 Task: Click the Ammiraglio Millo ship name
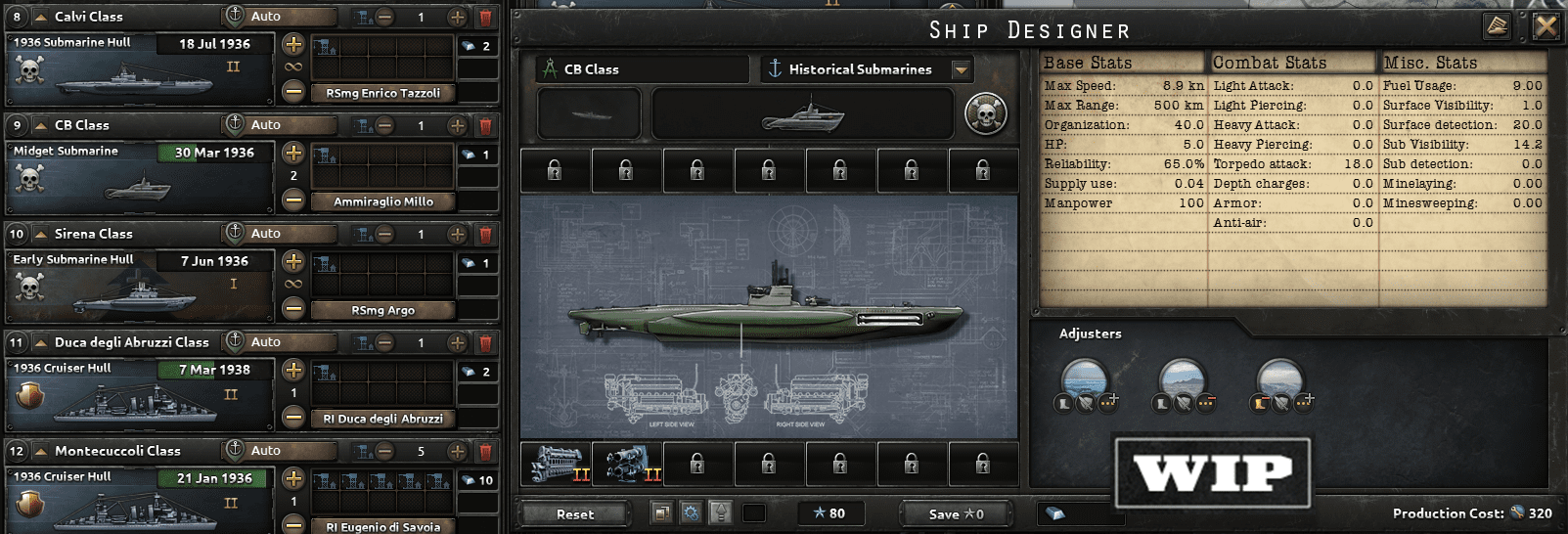(382, 201)
